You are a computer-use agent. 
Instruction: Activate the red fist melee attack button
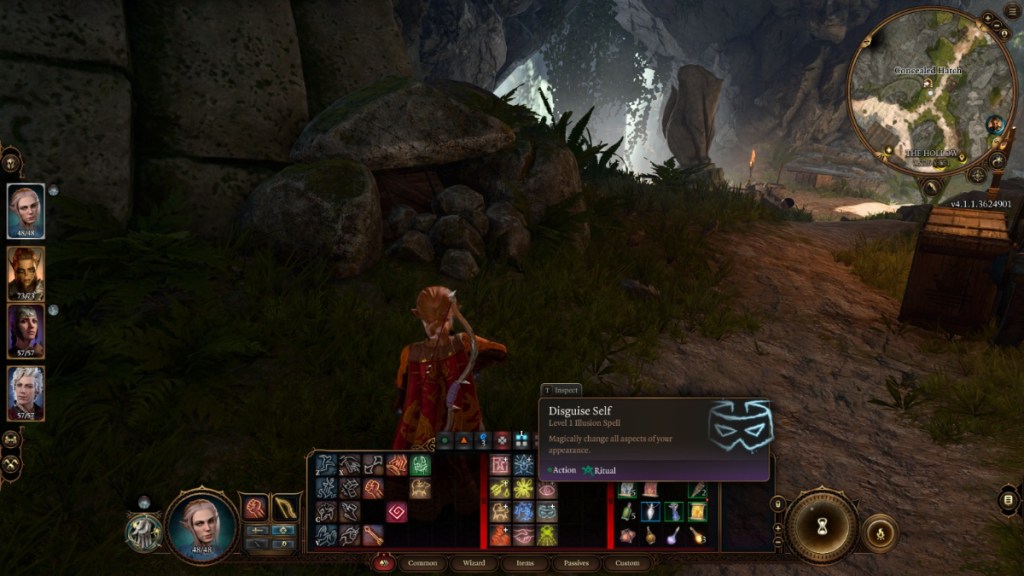[255, 508]
